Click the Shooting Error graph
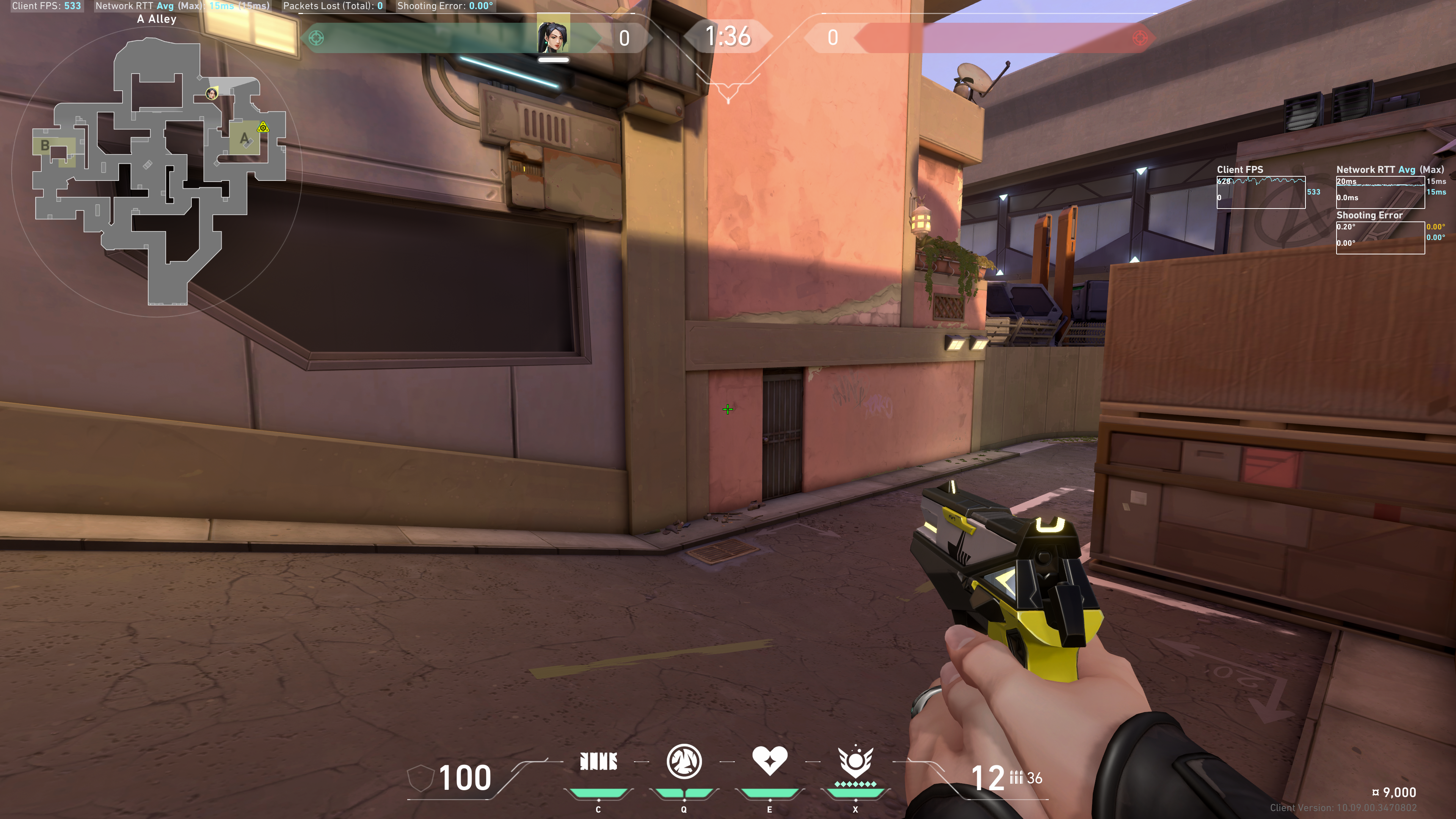 pos(1380,238)
